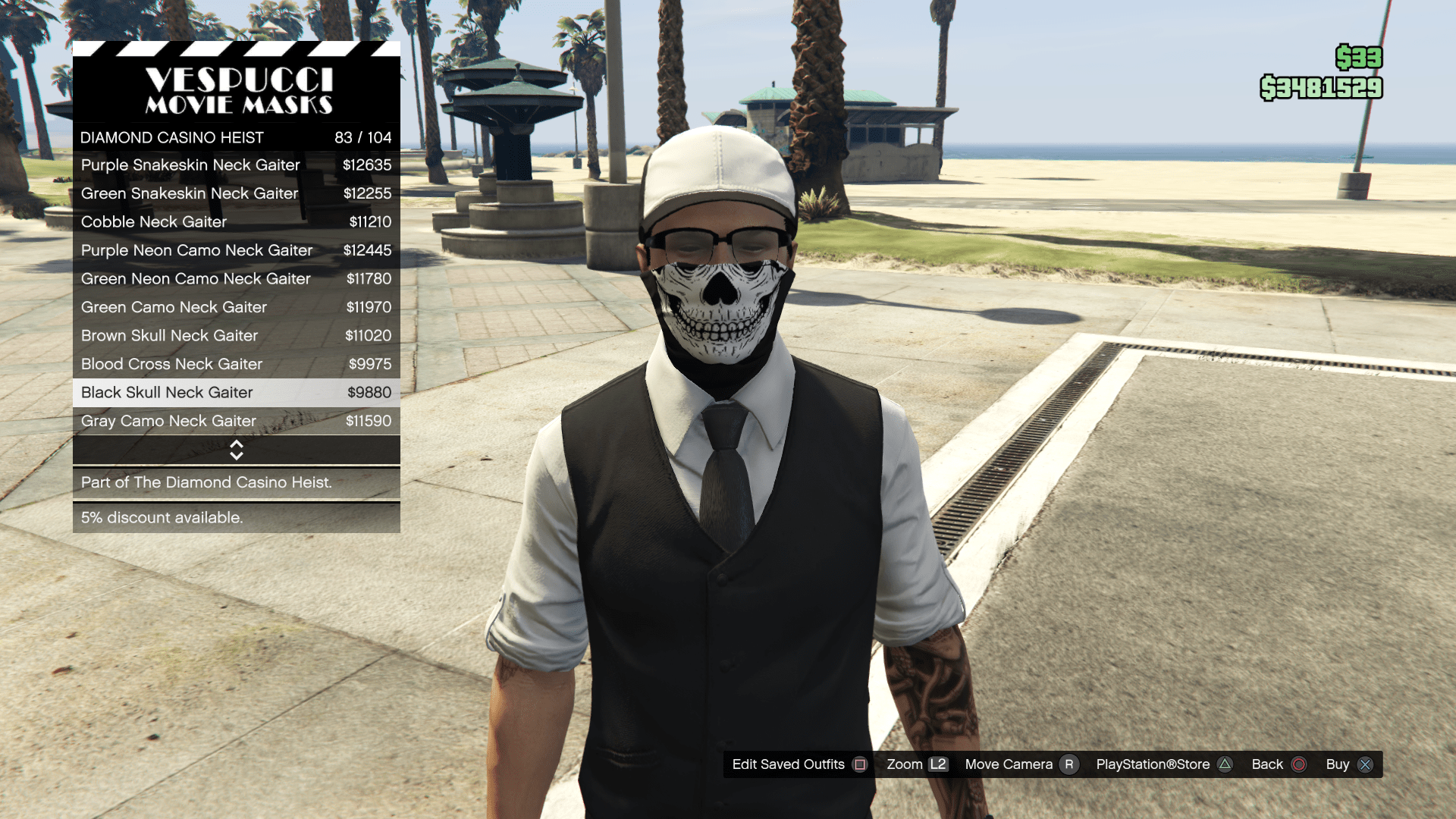Click the 5% discount available banner
The width and height of the screenshot is (1456, 819).
pos(236,517)
